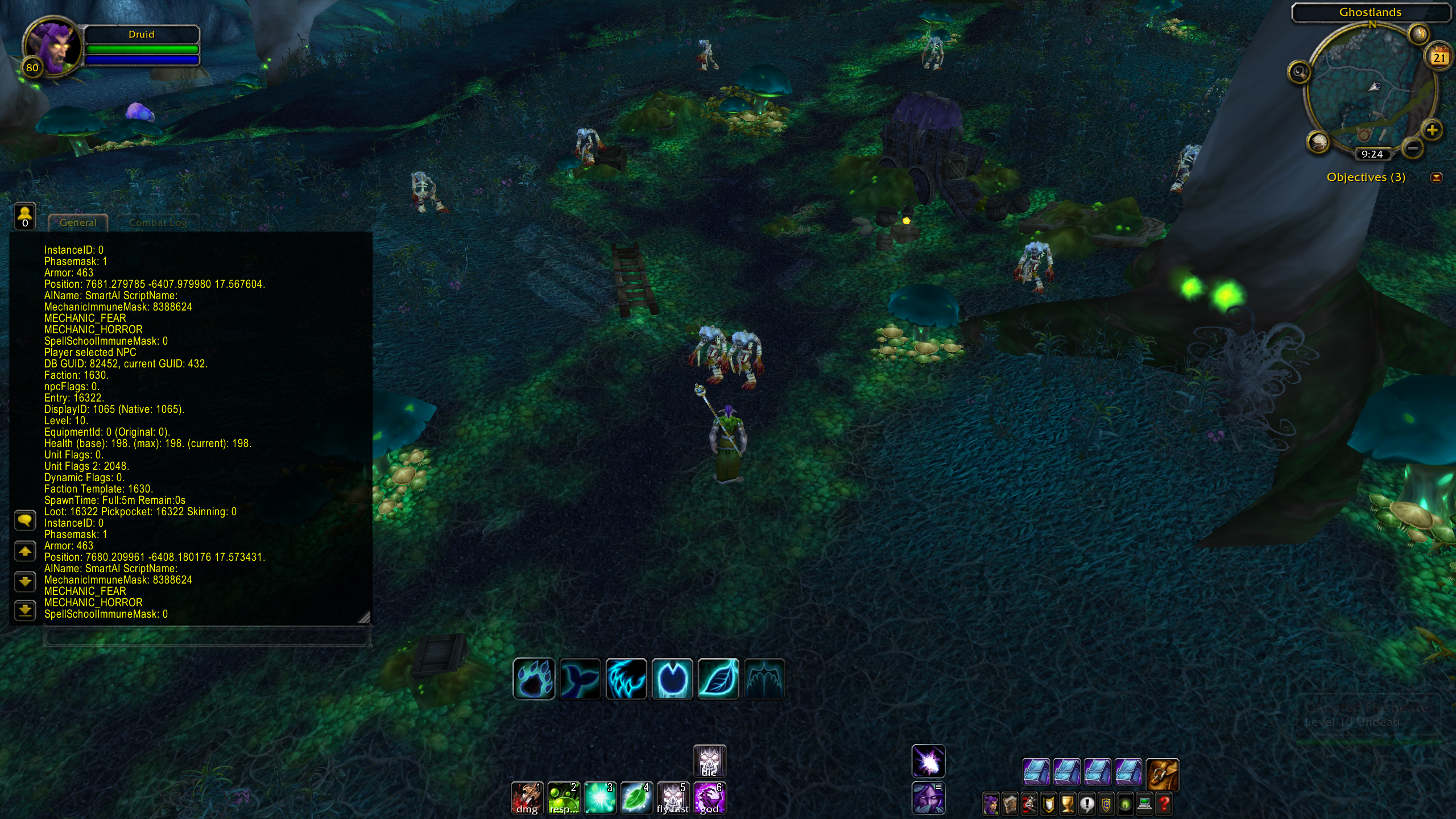Image resolution: width=1456 pixels, height=819 pixels.
Task: Open the minimap tracking magnifier button
Action: 1299,72
